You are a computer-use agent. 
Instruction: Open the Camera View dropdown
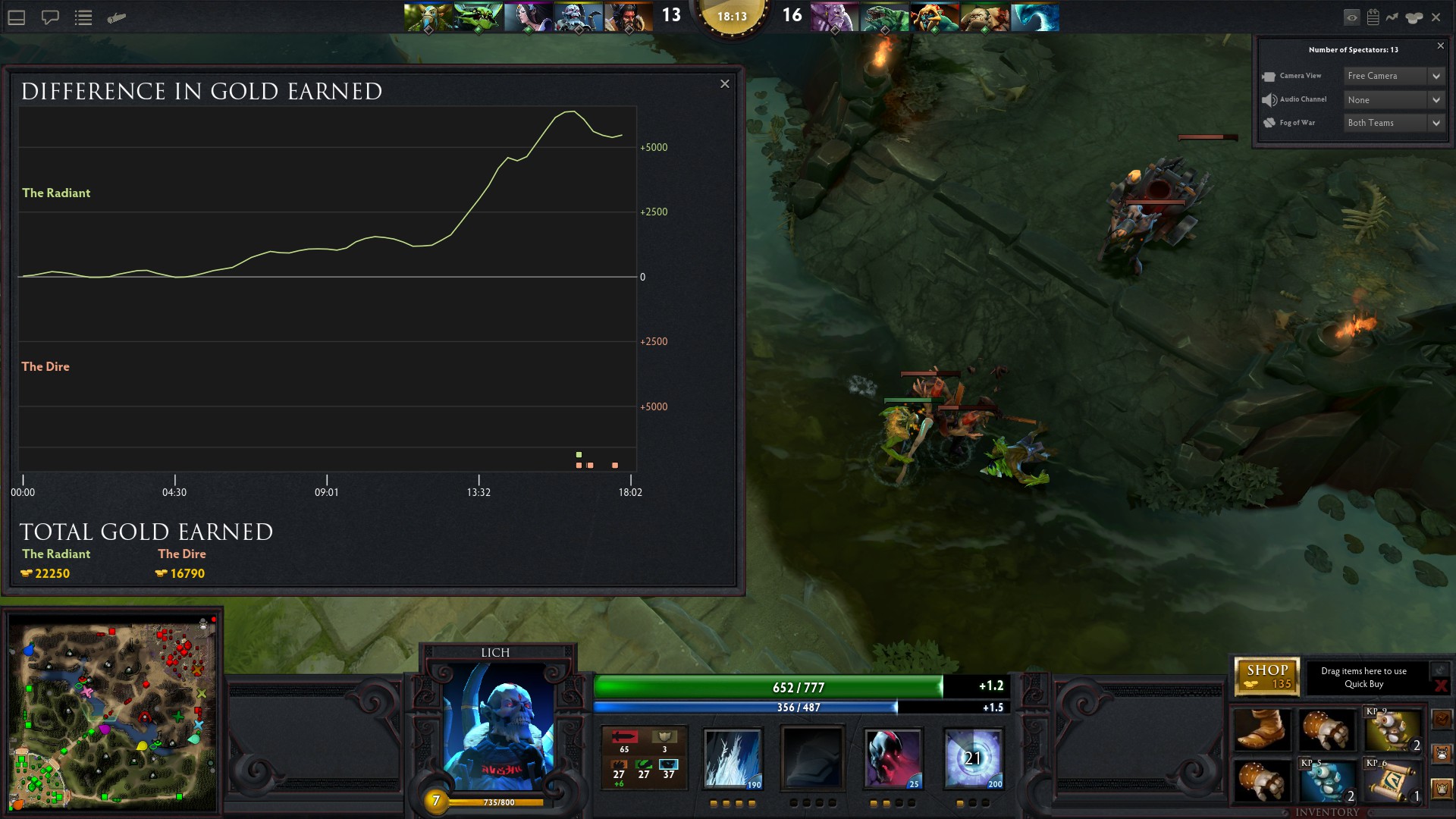[1394, 76]
